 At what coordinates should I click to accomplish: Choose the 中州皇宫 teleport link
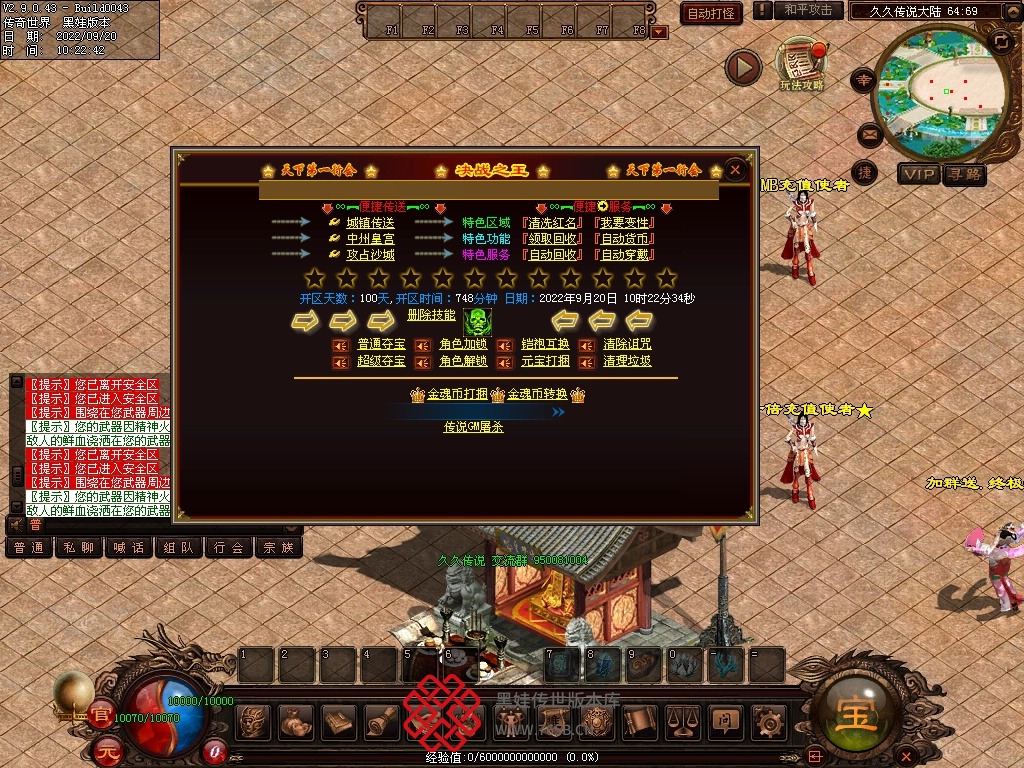[370, 238]
